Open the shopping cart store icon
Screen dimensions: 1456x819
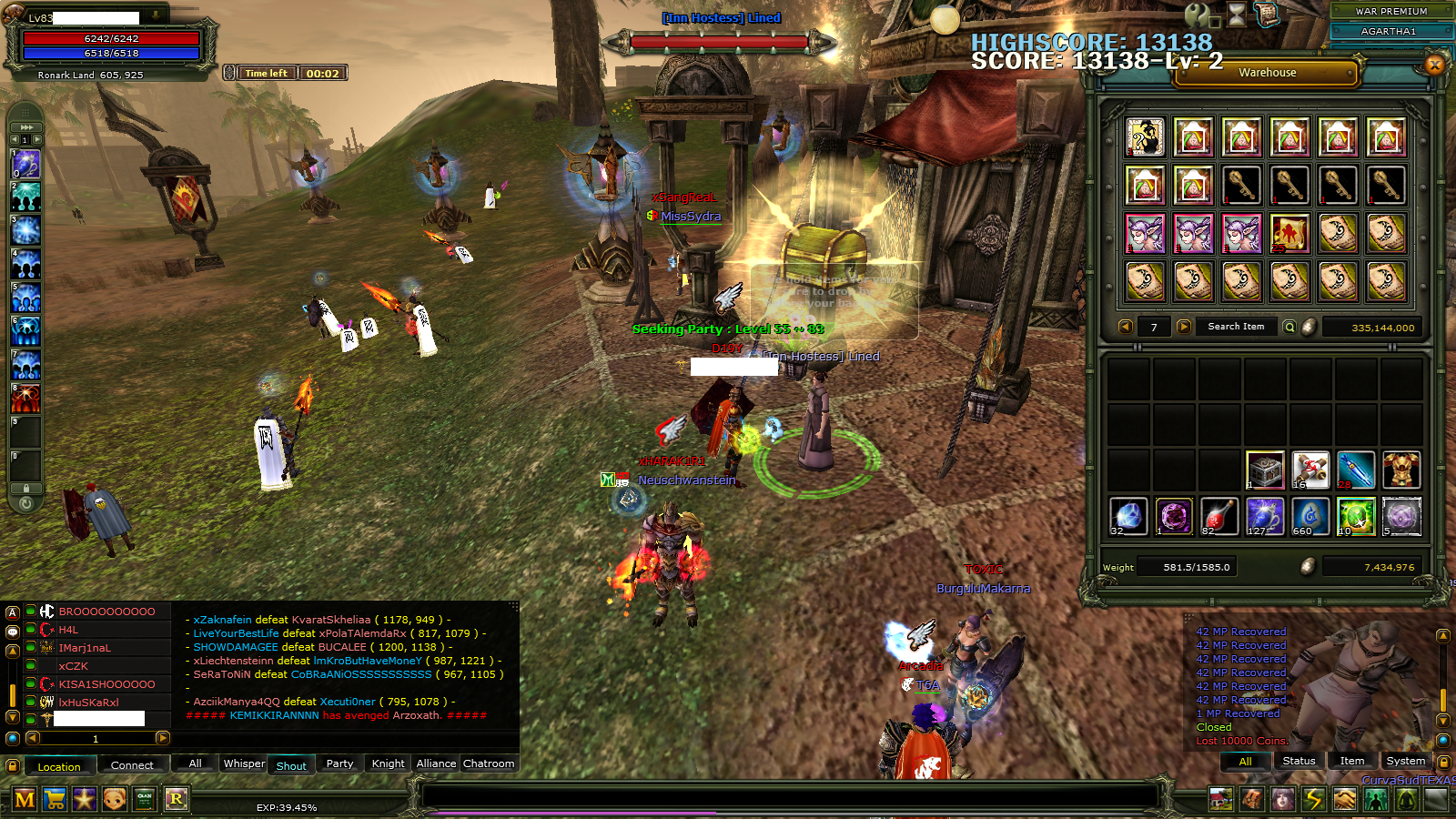(55, 799)
